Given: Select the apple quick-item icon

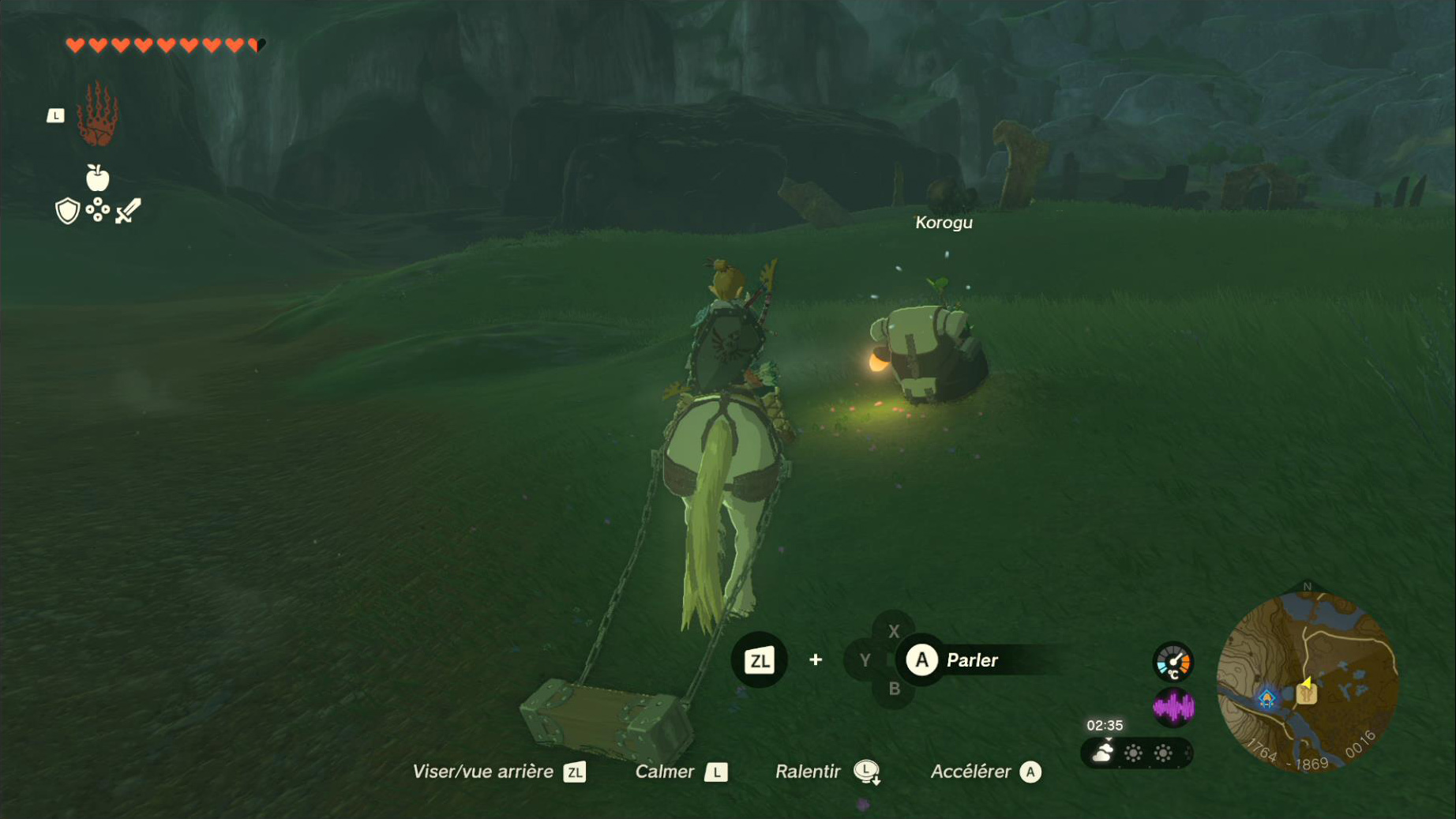Looking at the screenshot, I should (x=97, y=178).
